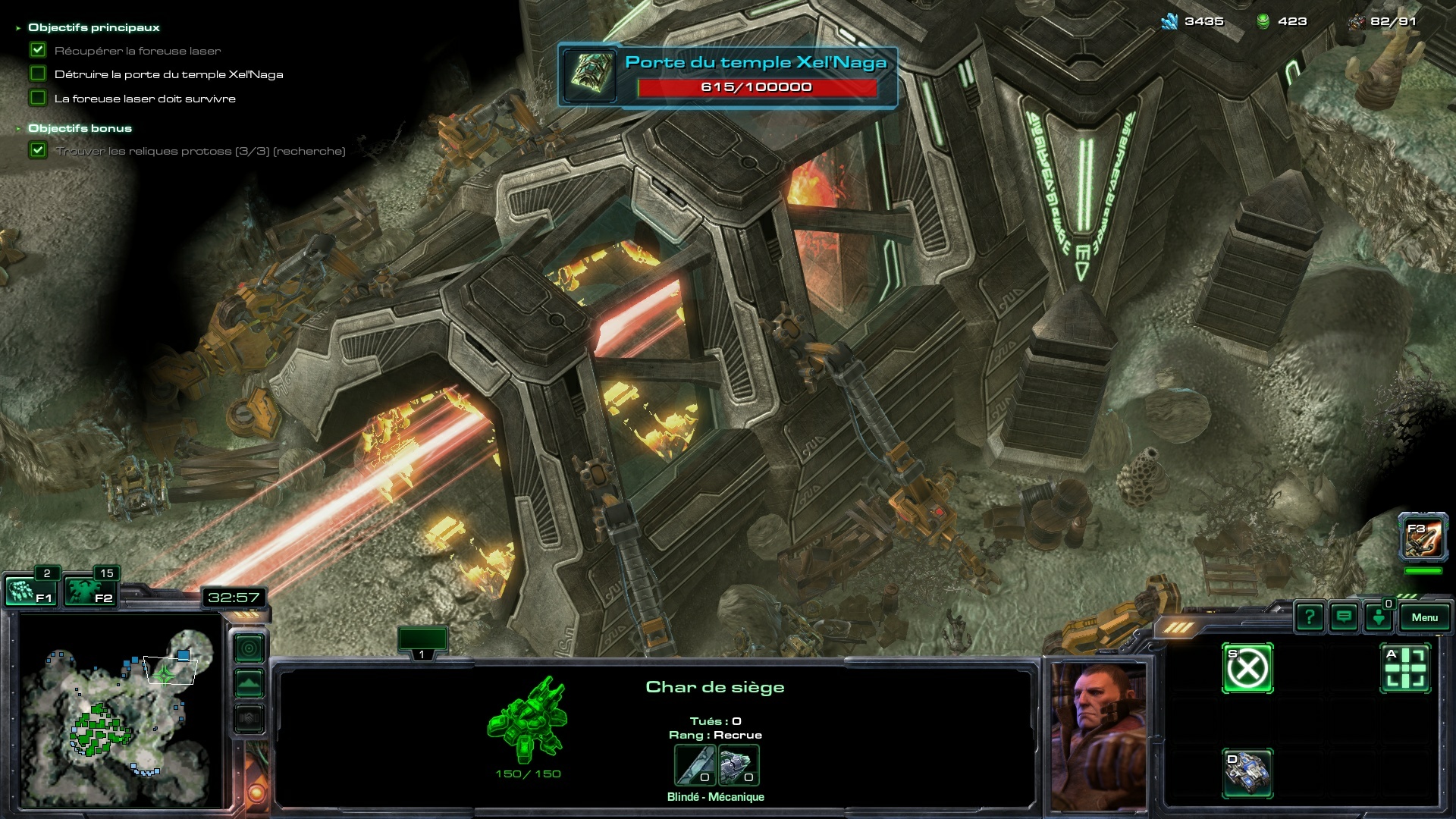
Task: Click the social button beside Menu
Action: click(x=1379, y=617)
